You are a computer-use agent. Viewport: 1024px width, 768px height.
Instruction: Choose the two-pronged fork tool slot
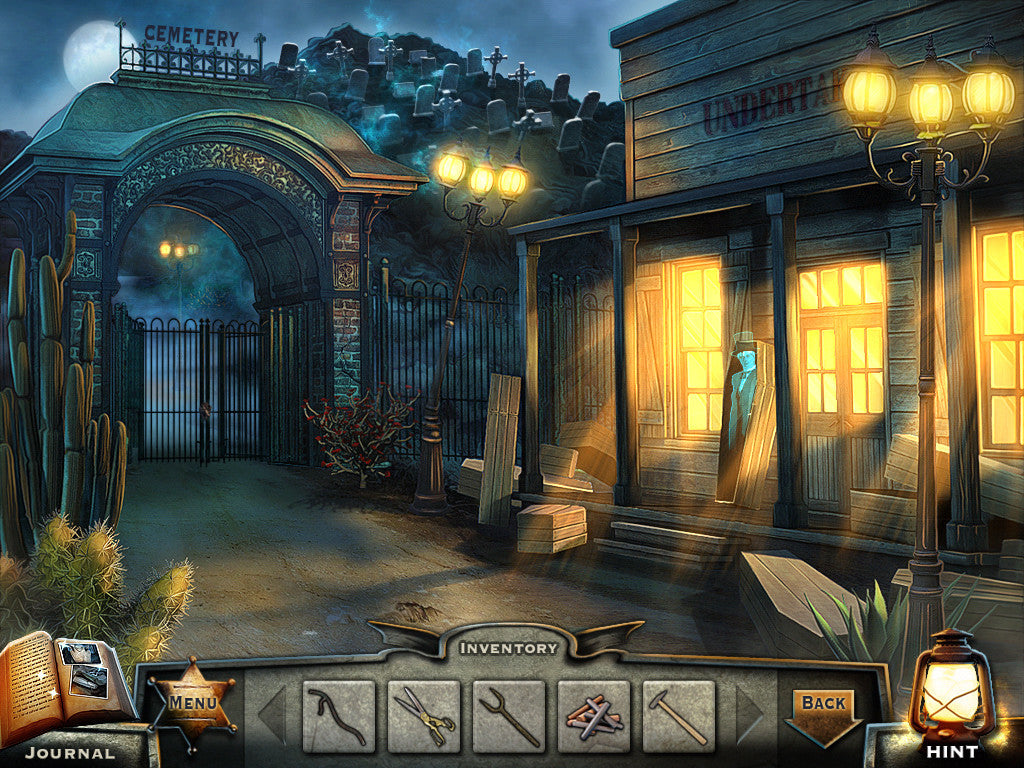click(x=509, y=716)
